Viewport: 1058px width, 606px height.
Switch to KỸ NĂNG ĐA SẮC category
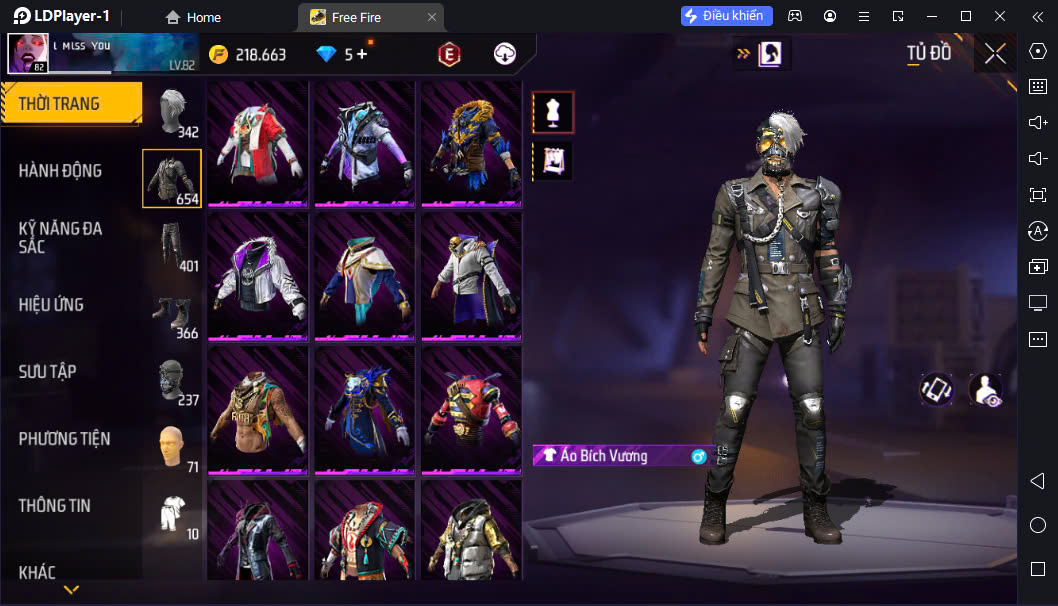(62, 237)
